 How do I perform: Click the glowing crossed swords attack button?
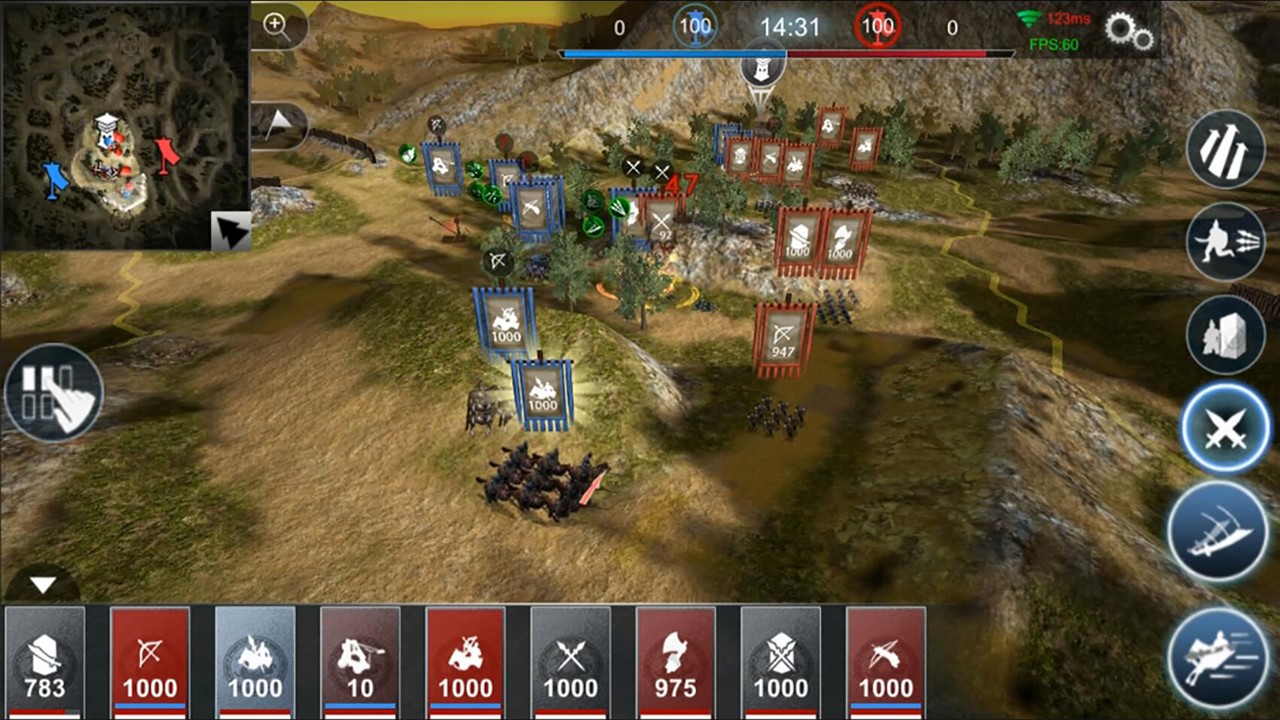(1225, 430)
